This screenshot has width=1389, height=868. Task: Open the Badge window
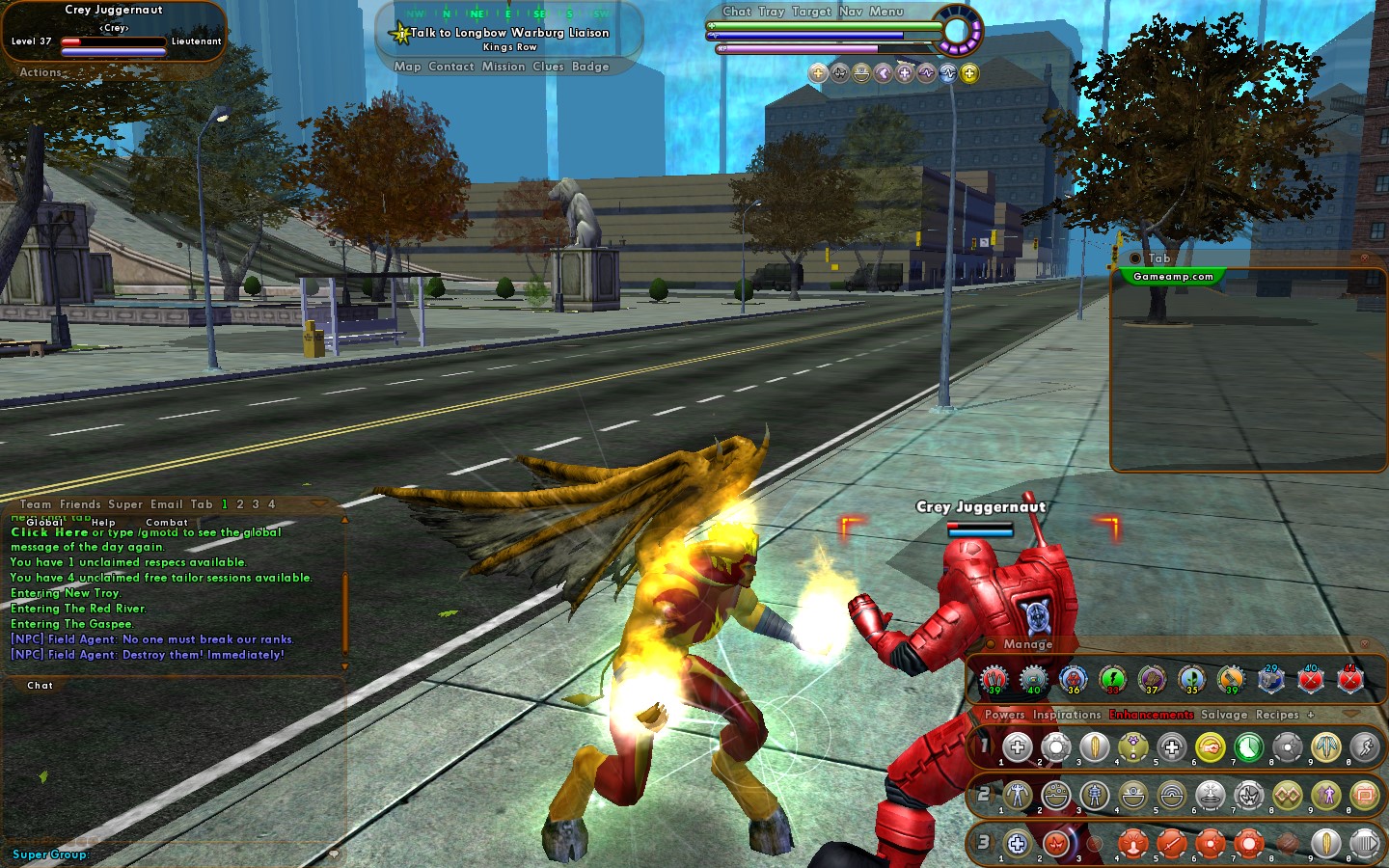coord(590,67)
